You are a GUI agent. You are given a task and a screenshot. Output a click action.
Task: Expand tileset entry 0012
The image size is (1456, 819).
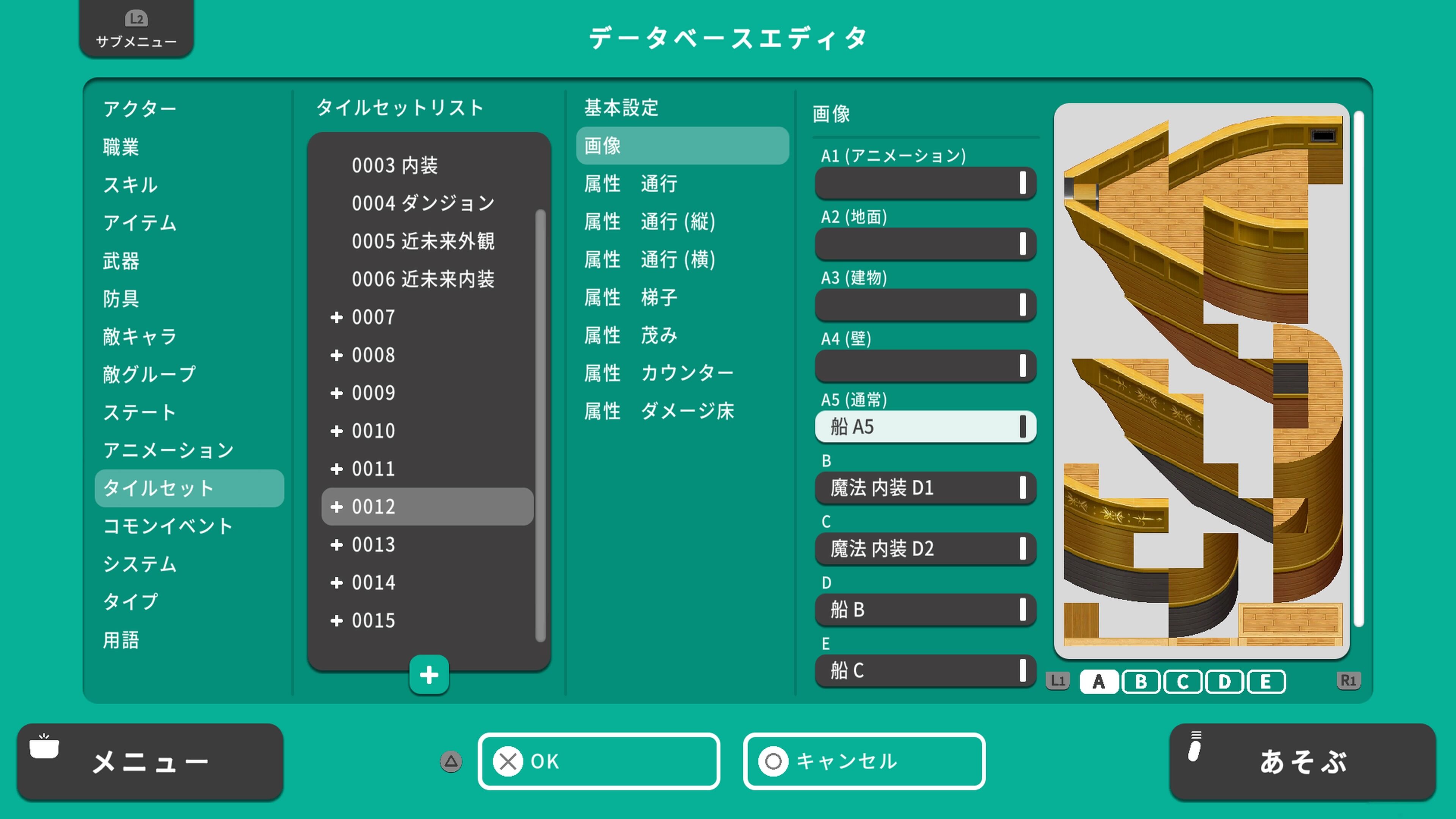point(337,507)
